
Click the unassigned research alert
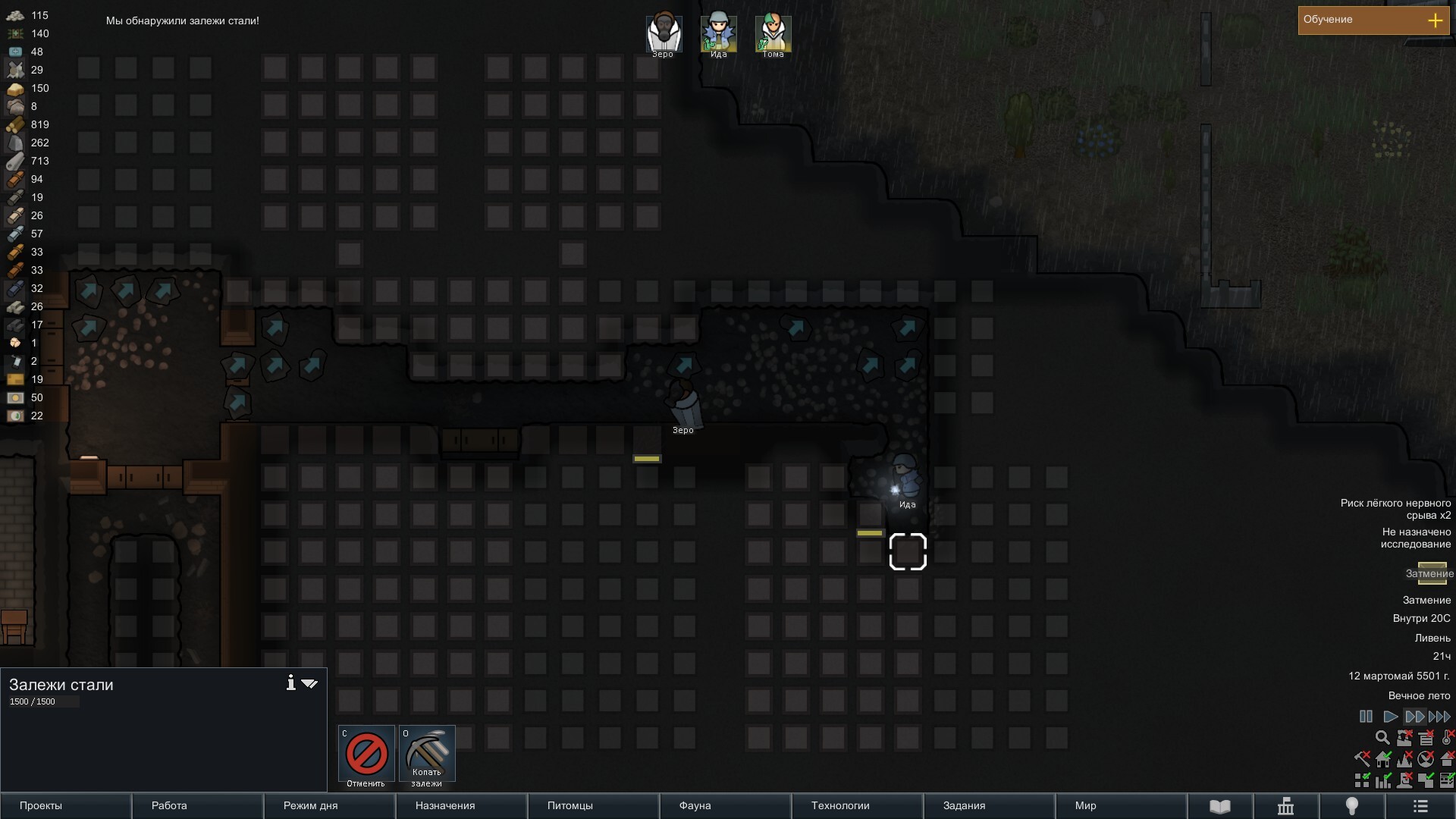pos(1415,538)
